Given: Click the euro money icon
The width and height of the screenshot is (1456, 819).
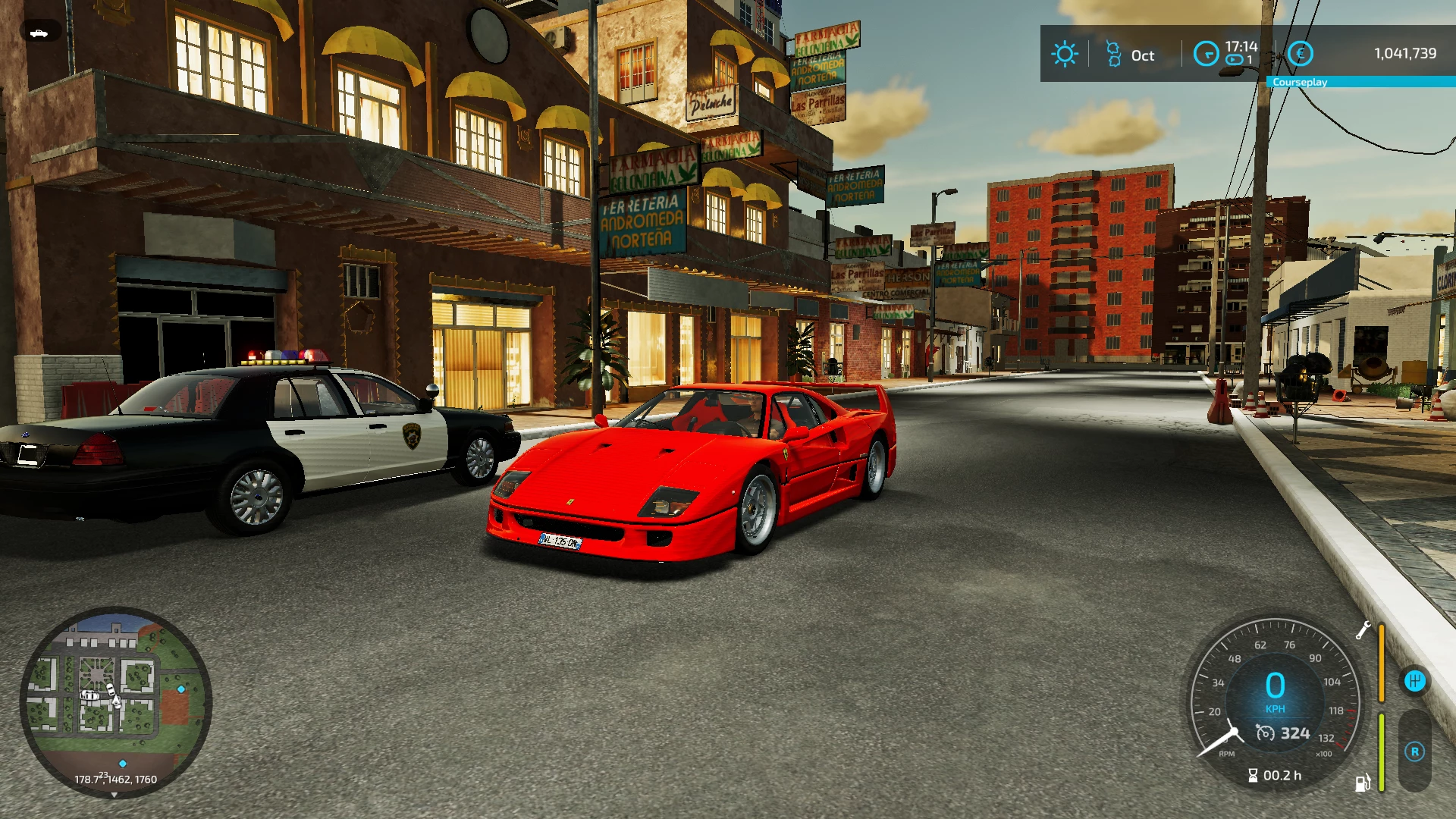Looking at the screenshot, I should pyautogui.click(x=1301, y=54).
